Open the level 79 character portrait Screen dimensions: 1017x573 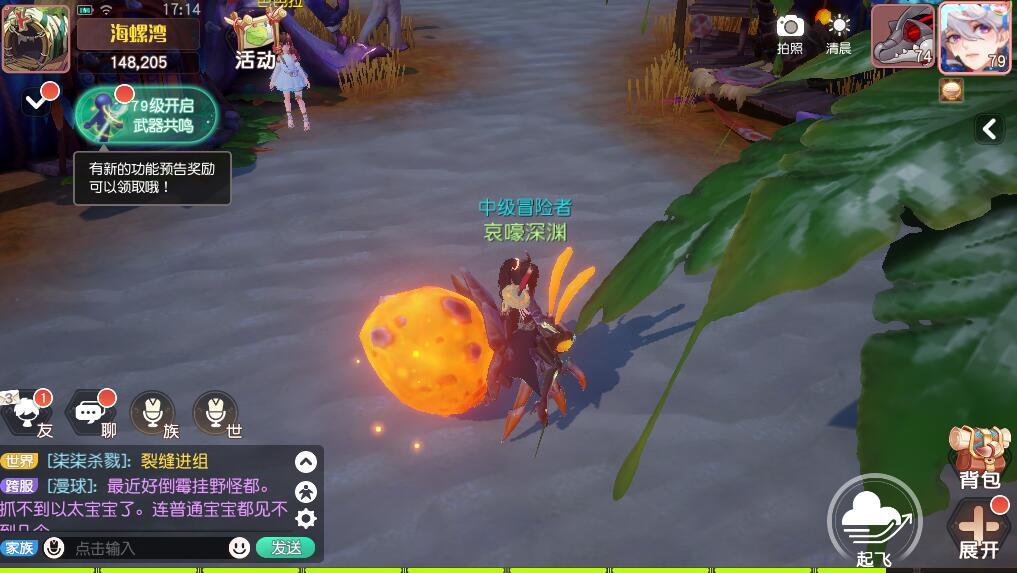(973, 37)
